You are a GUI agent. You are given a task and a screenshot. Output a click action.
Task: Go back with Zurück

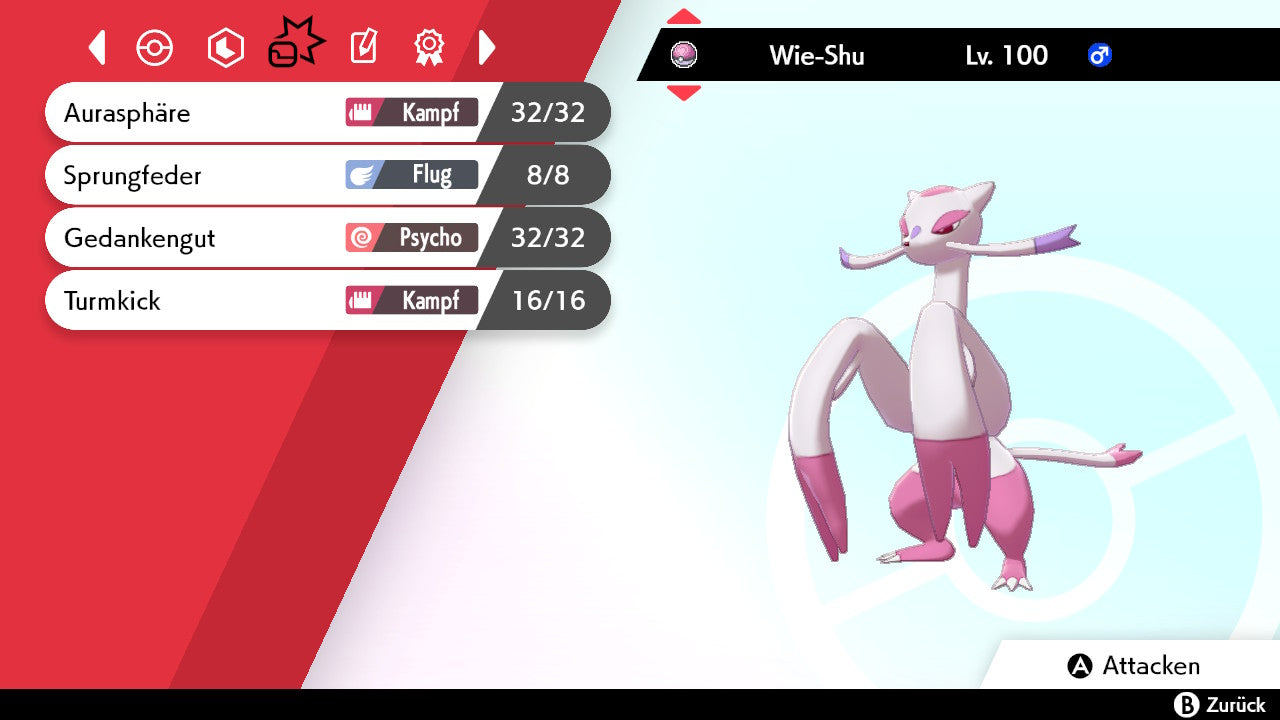point(1220,705)
